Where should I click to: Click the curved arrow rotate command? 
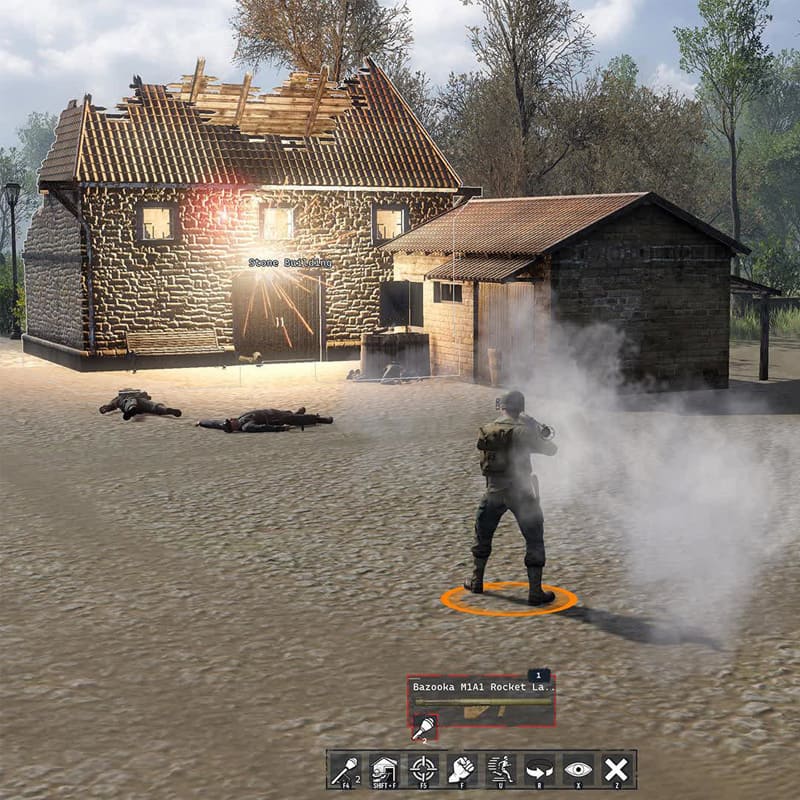coord(539,770)
